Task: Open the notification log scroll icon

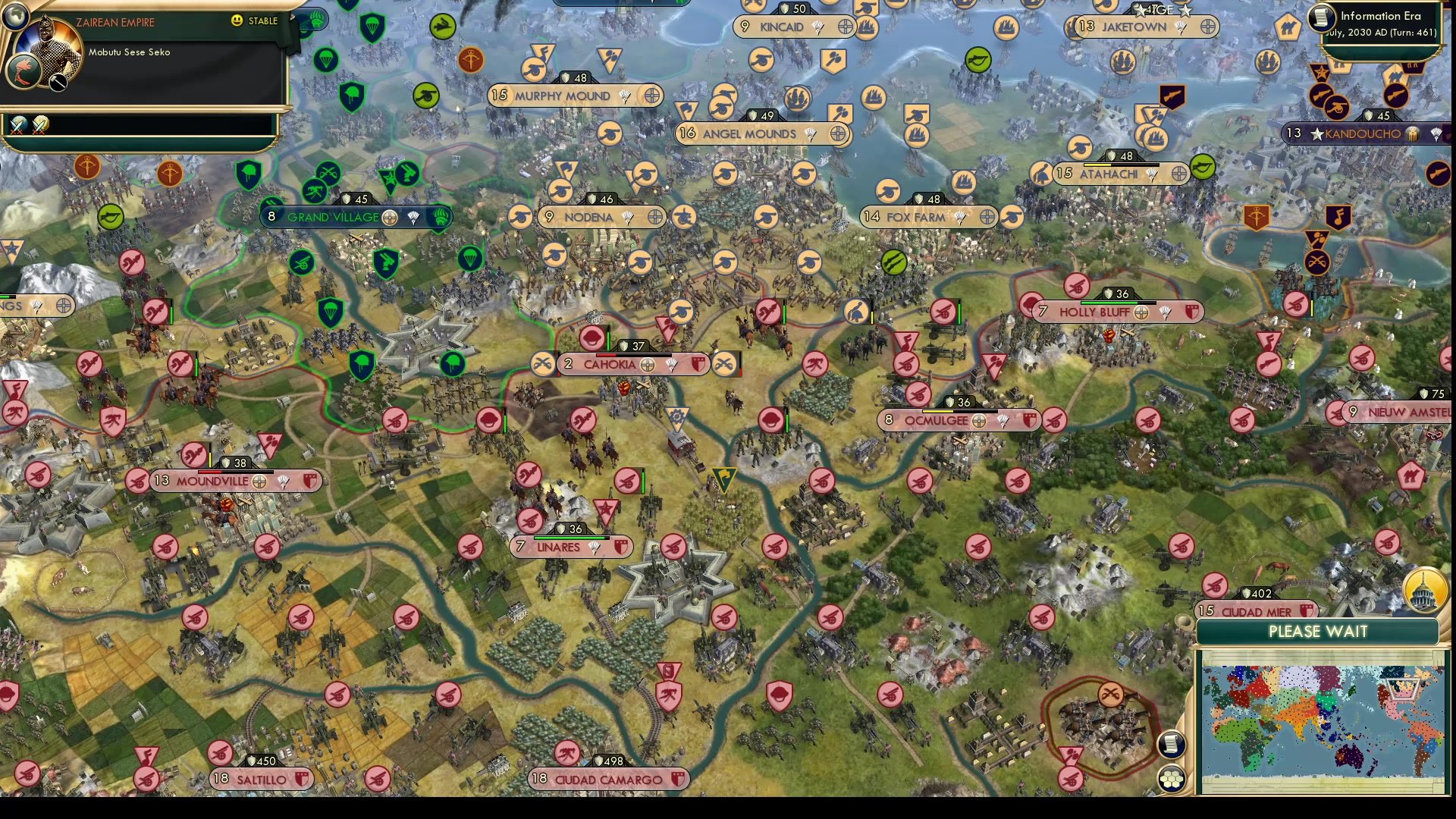Action: pos(1171,745)
